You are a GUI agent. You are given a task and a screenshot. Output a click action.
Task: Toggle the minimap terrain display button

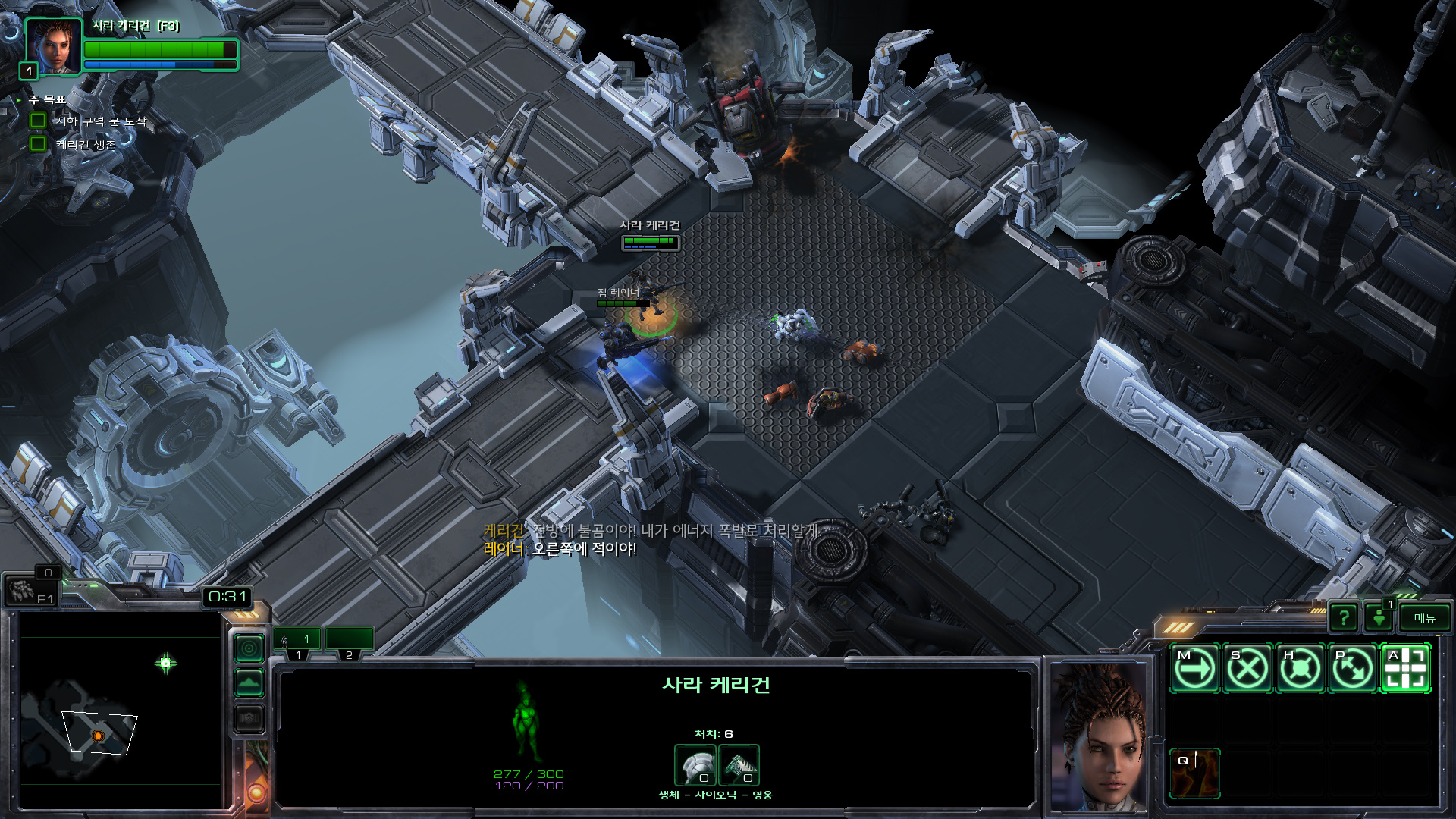249,683
